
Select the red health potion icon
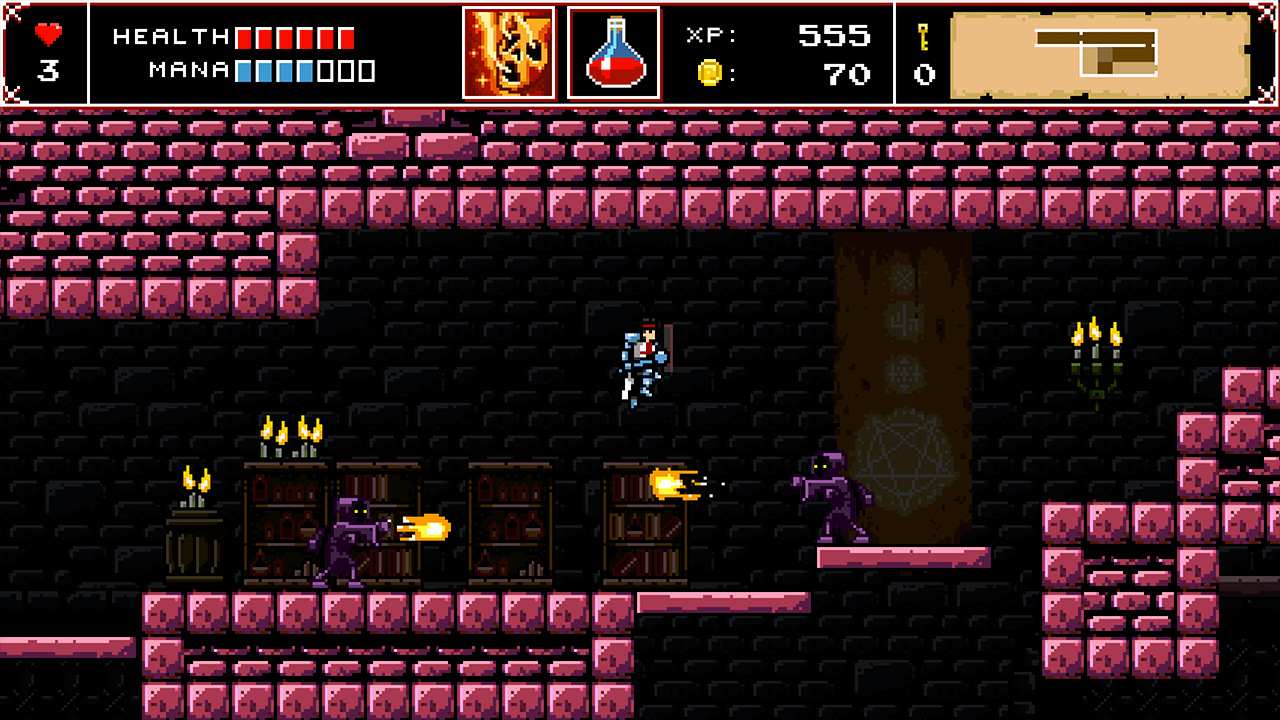point(613,53)
